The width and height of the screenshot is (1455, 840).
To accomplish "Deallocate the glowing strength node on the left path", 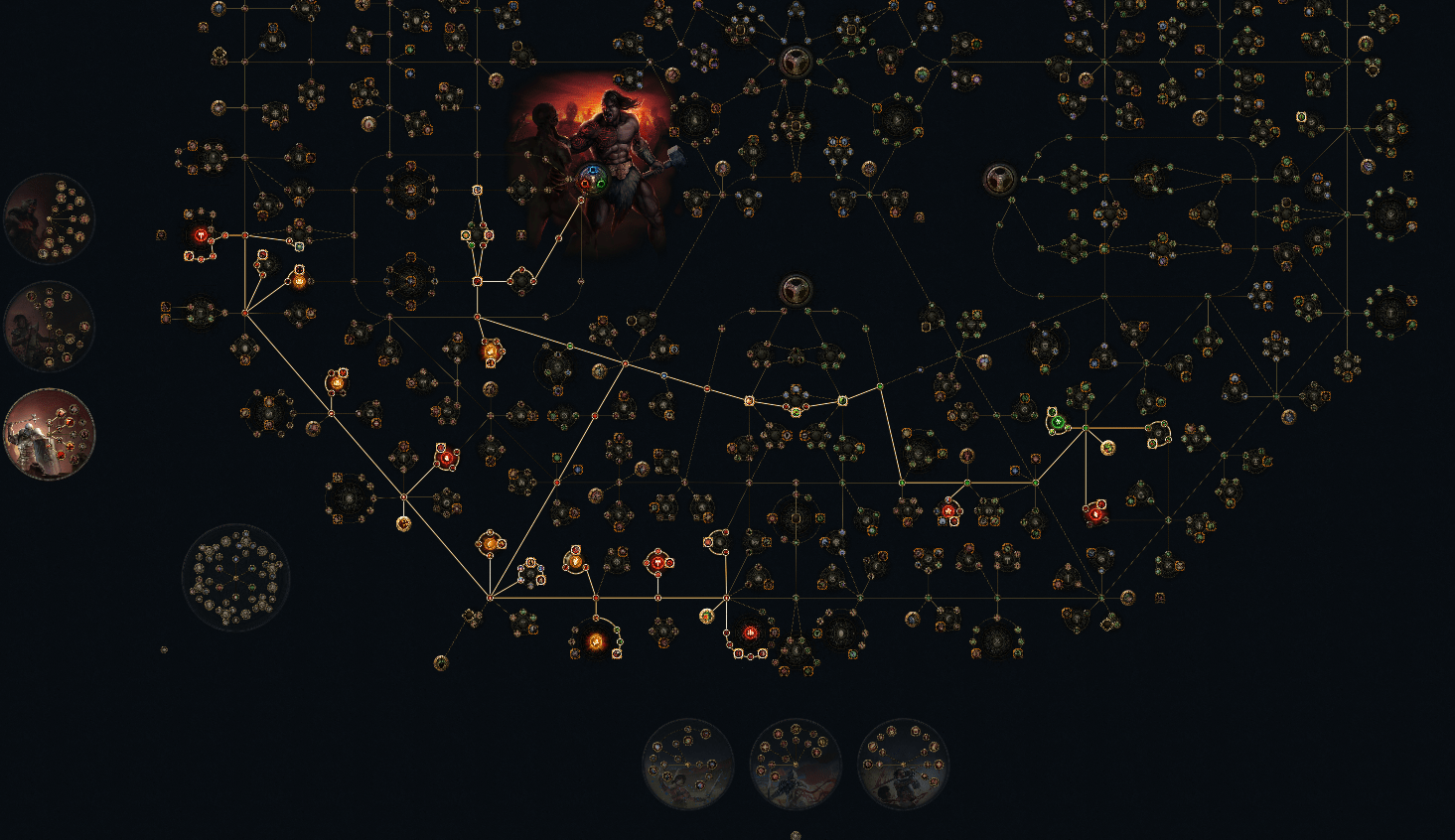I will click(336, 383).
